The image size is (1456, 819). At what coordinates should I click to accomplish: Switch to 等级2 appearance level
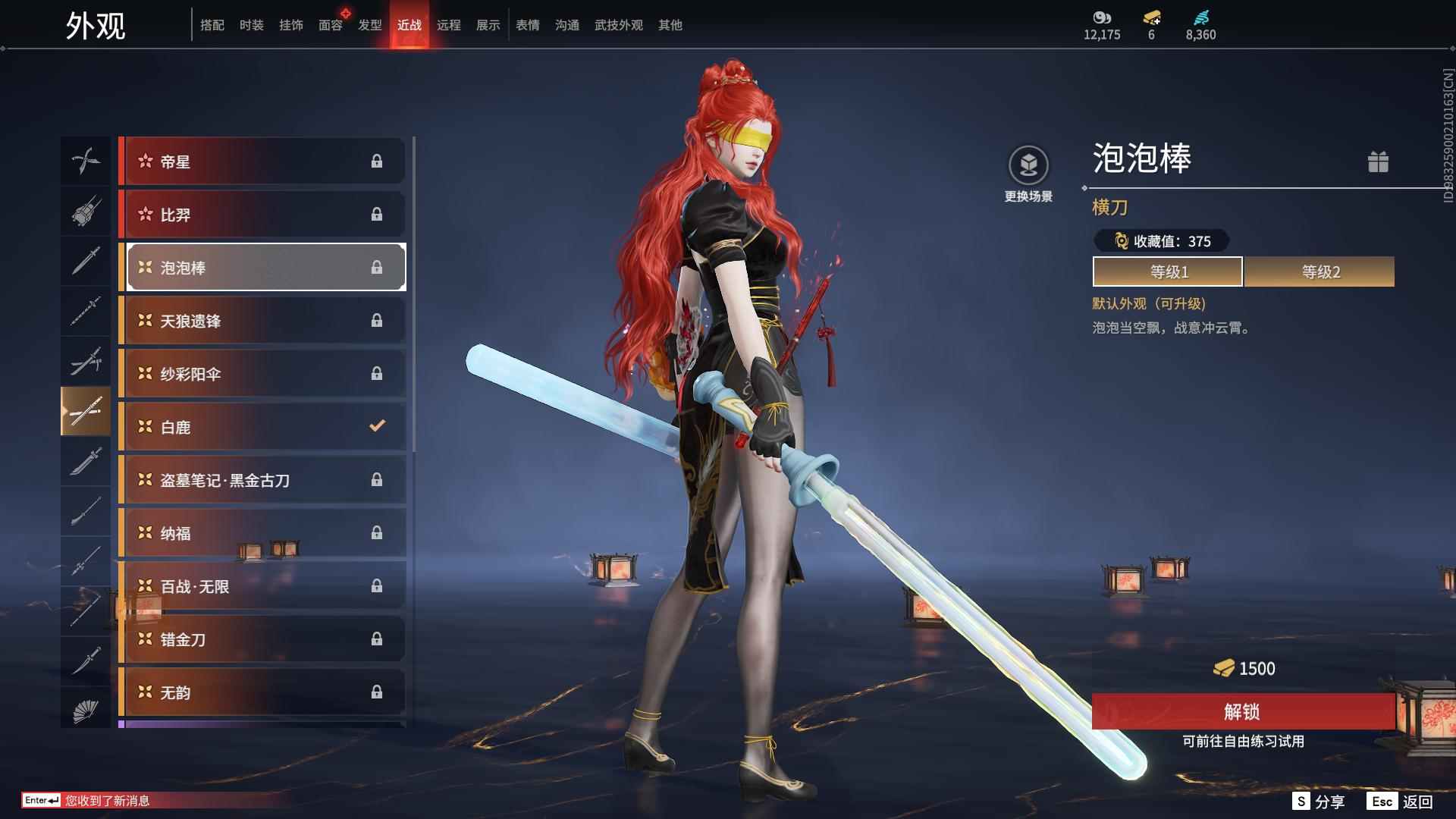pyautogui.click(x=1319, y=271)
